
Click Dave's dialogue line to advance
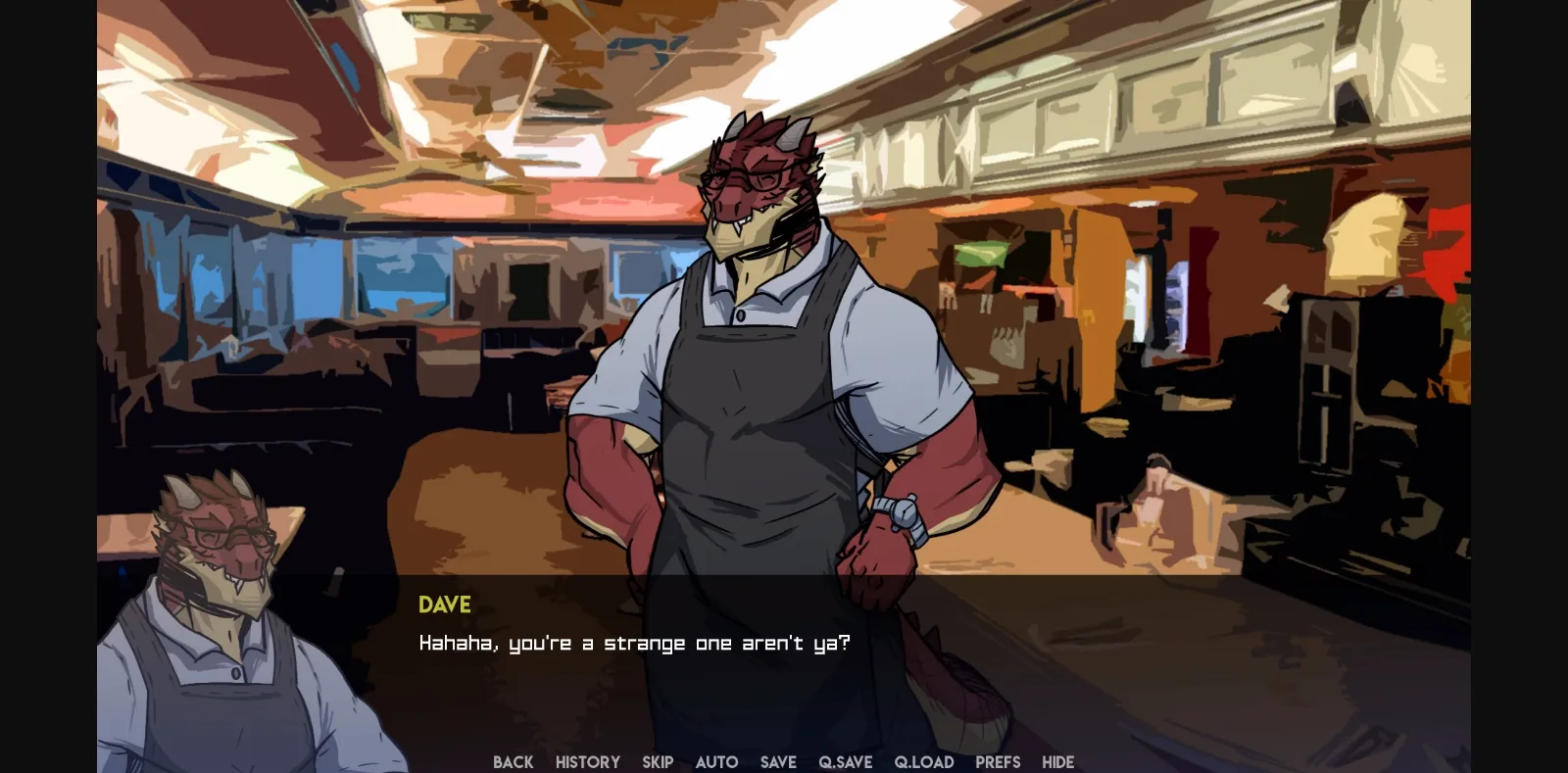tap(635, 643)
